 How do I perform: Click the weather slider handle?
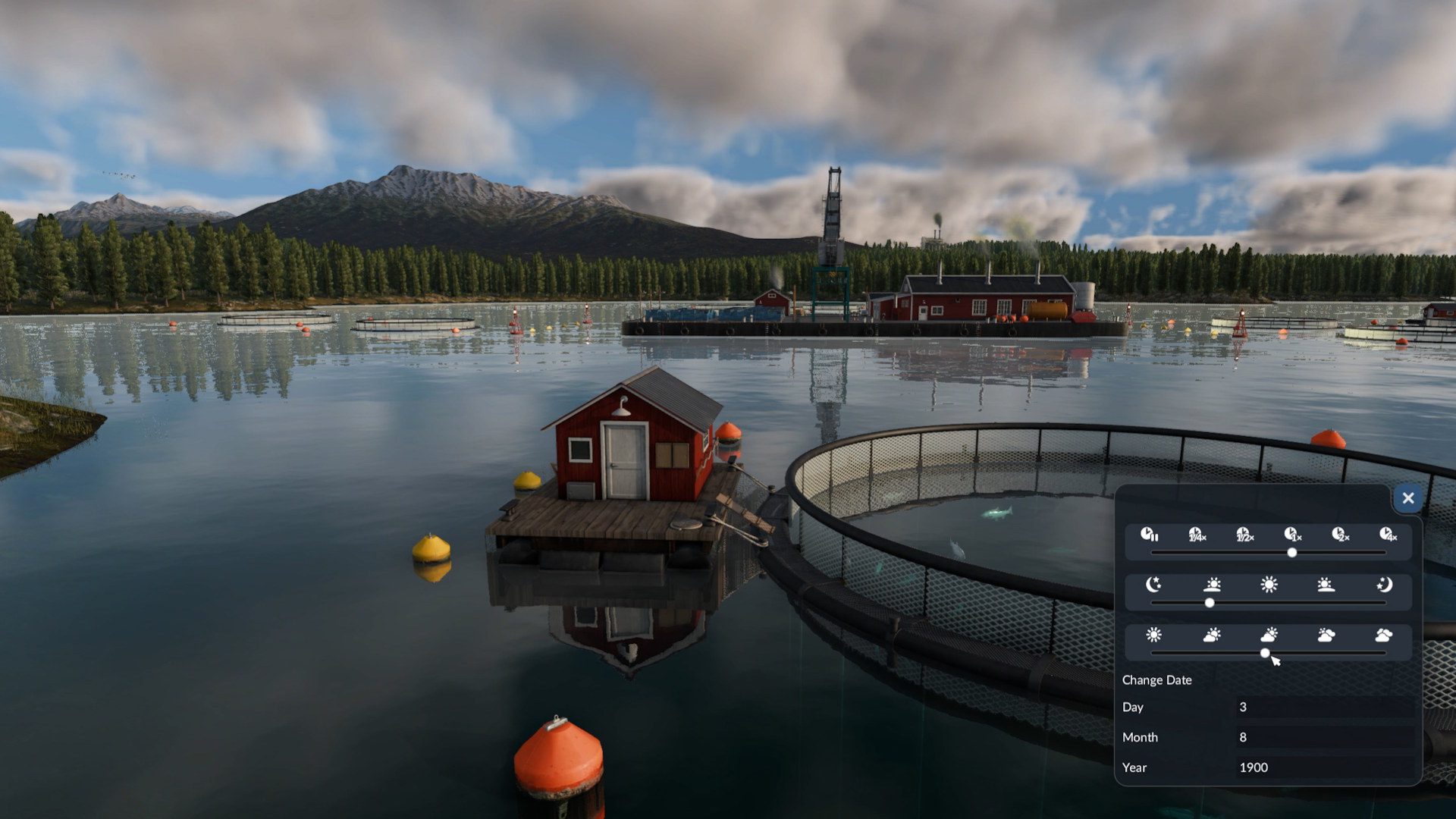click(x=1265, y=653)
